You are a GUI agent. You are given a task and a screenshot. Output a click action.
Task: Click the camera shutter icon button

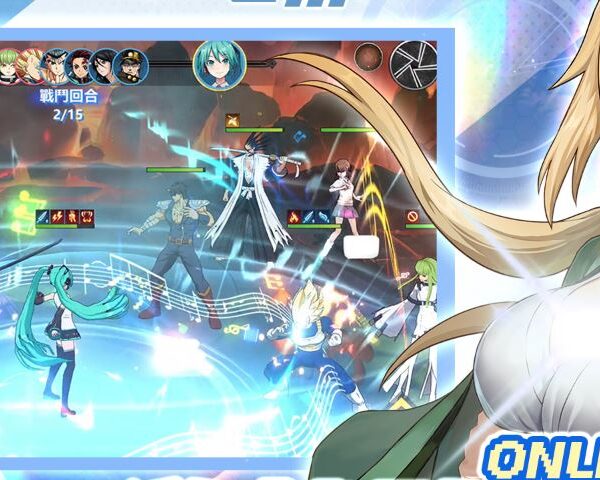[413, 62]
